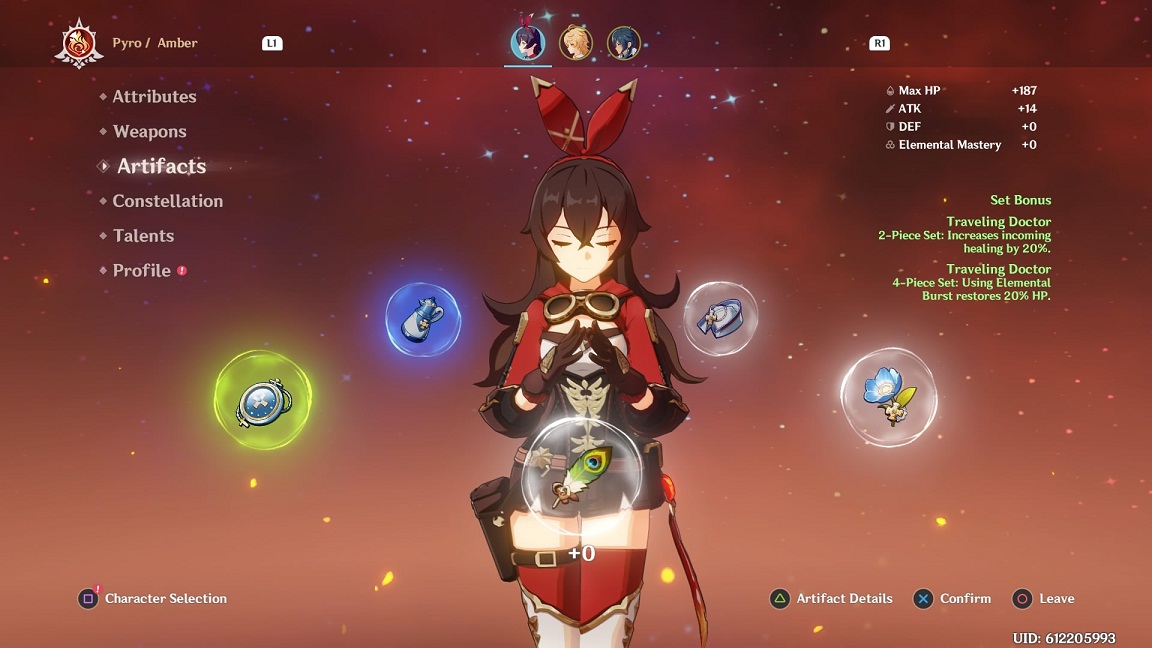1152x648 pixels.
Task: Select Amber's portrait in the party bar
Action: (527, 43)
